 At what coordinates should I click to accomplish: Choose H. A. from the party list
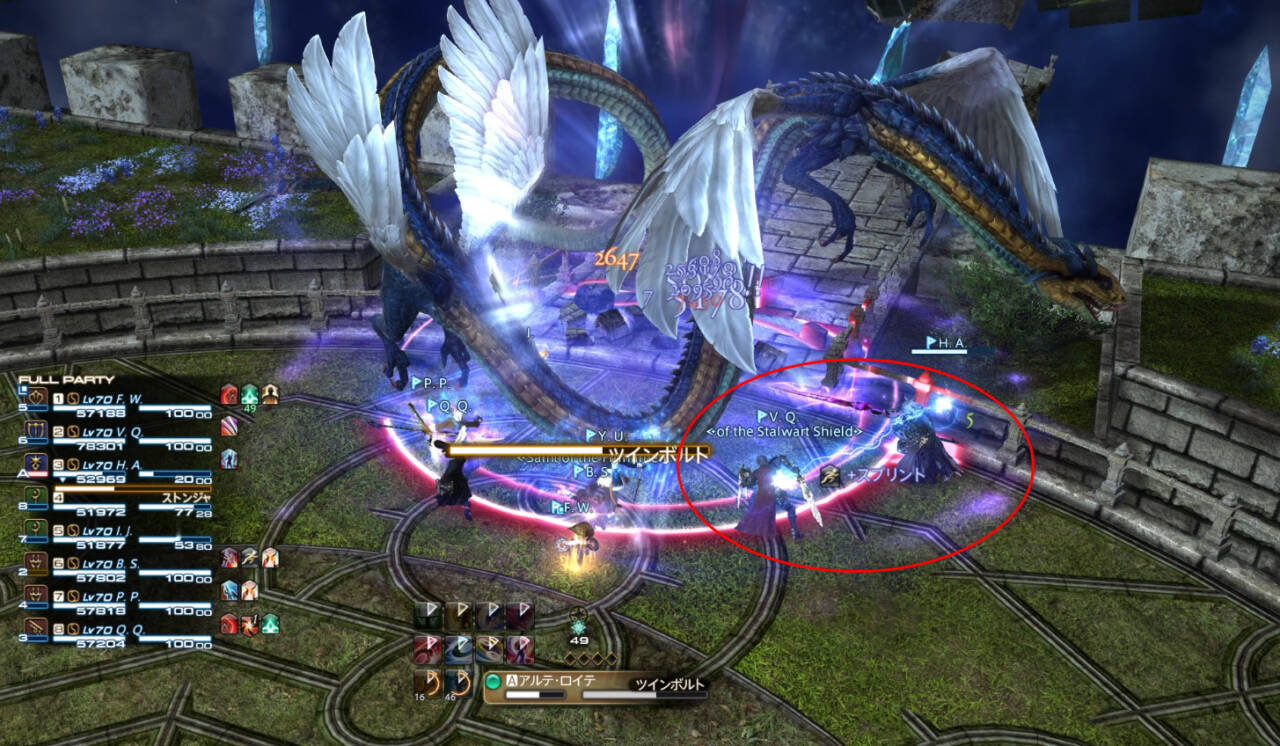(x=110, y=467)
